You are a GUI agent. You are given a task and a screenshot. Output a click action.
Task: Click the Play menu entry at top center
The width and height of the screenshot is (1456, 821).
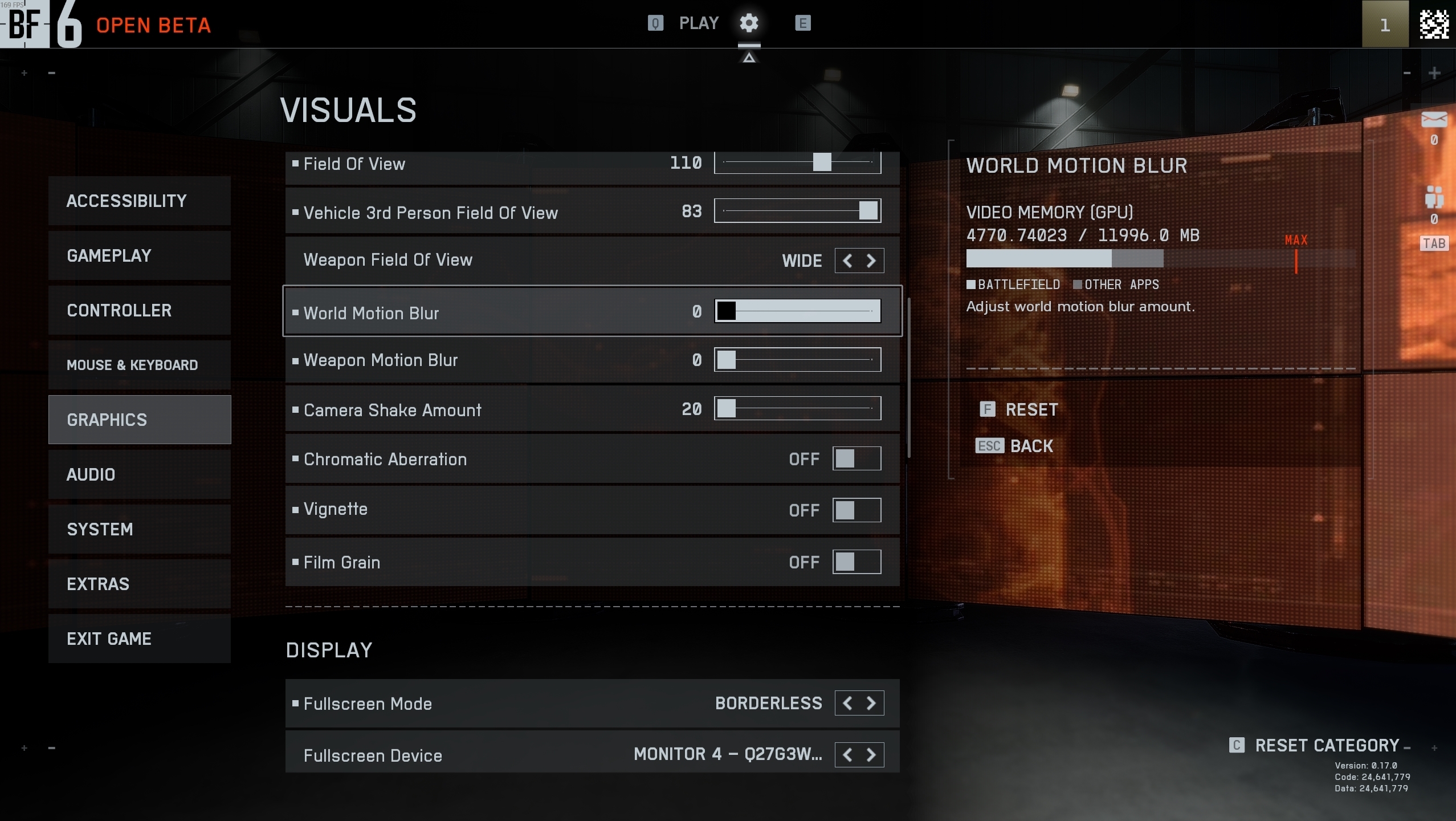click(x=698, y=22)
